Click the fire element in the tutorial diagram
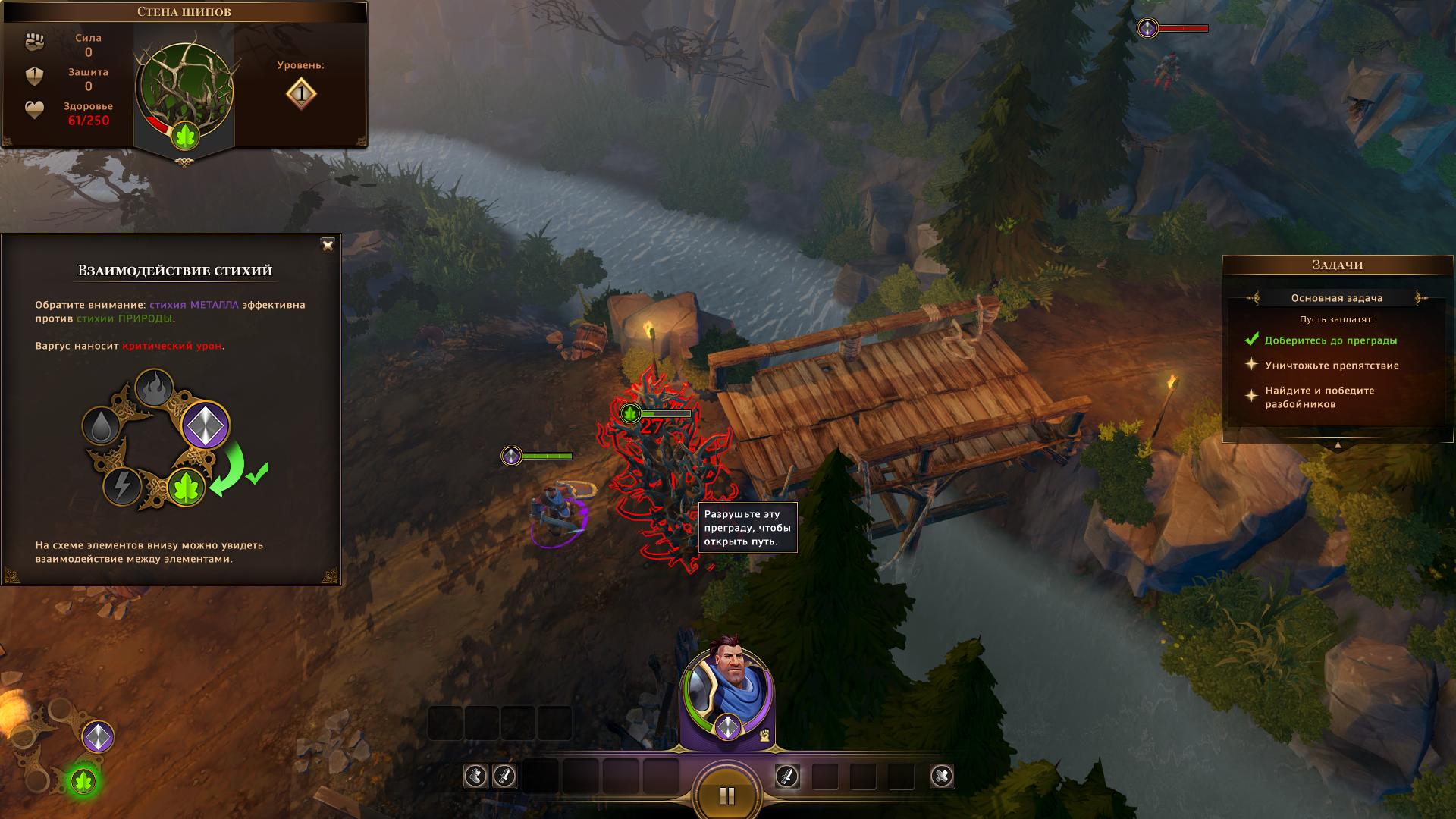 (154, 388)
